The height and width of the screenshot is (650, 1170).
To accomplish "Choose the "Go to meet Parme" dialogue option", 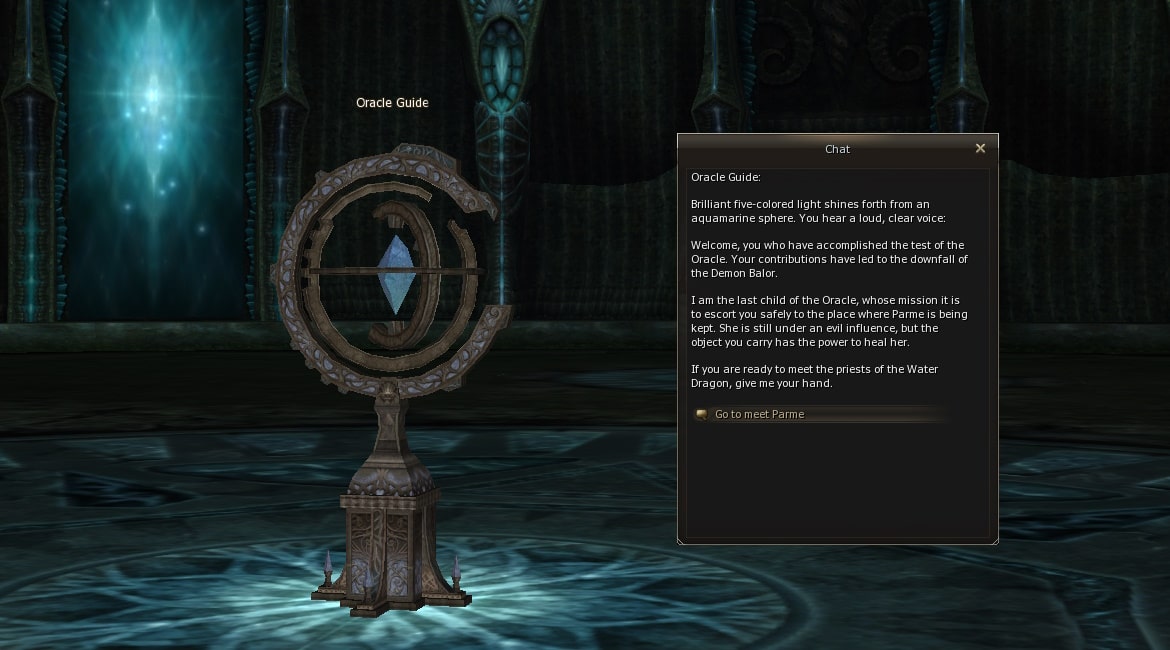I will [x=759, y=414].
